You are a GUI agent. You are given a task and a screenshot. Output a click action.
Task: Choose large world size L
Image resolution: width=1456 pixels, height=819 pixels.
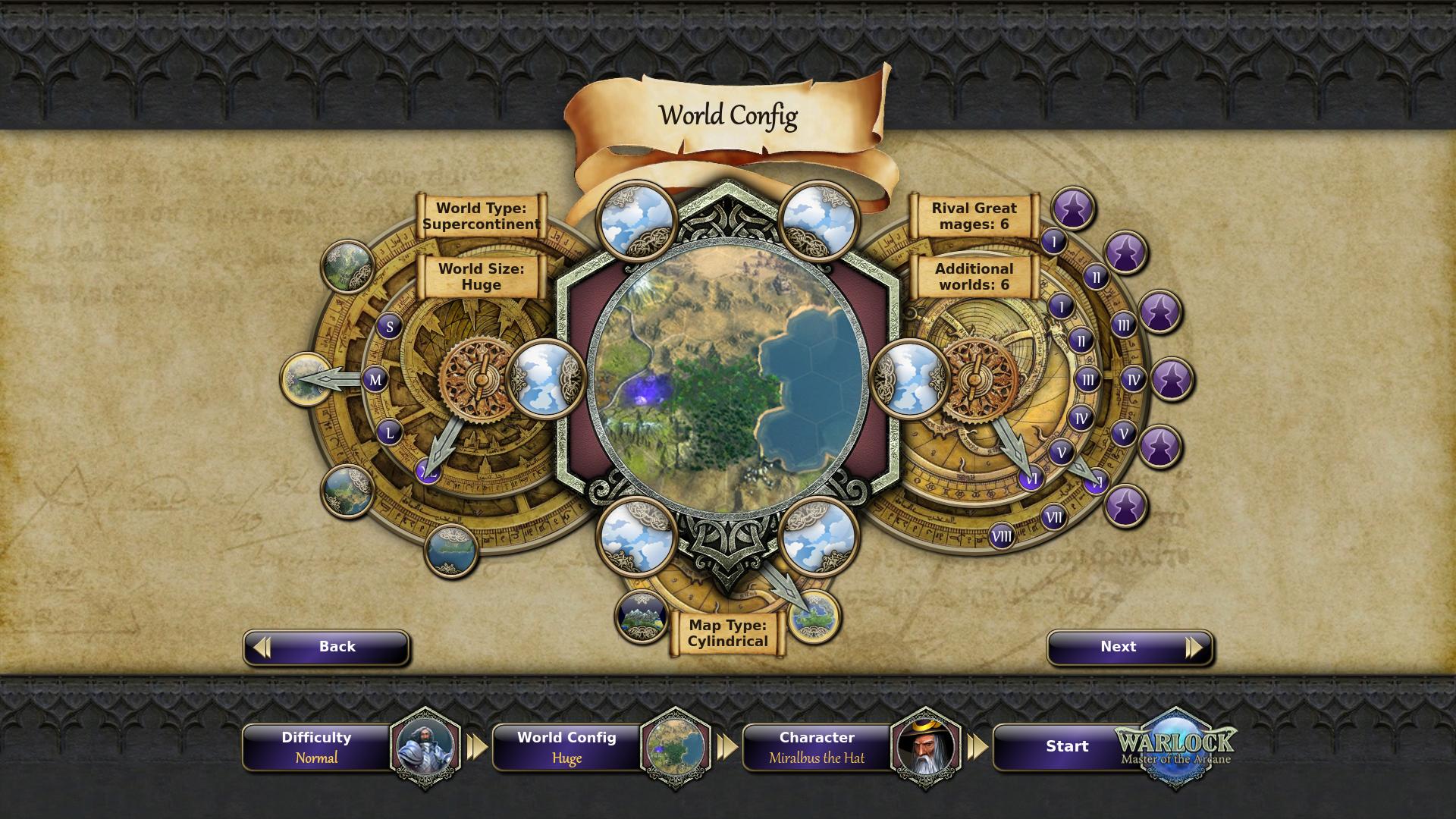click(x=390, y=433)
